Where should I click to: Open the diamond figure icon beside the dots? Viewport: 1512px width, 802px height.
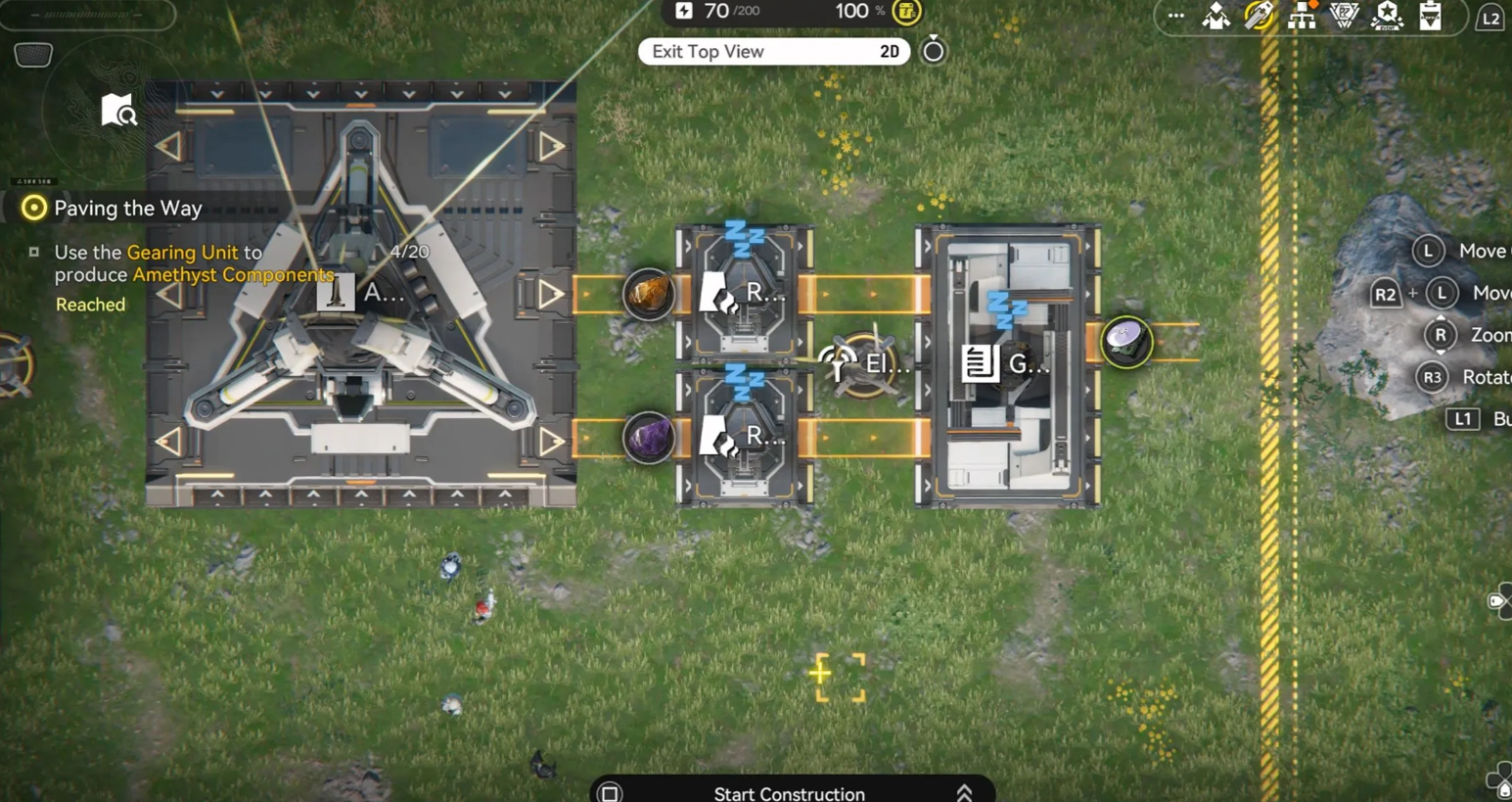(x=1216, y=16)
